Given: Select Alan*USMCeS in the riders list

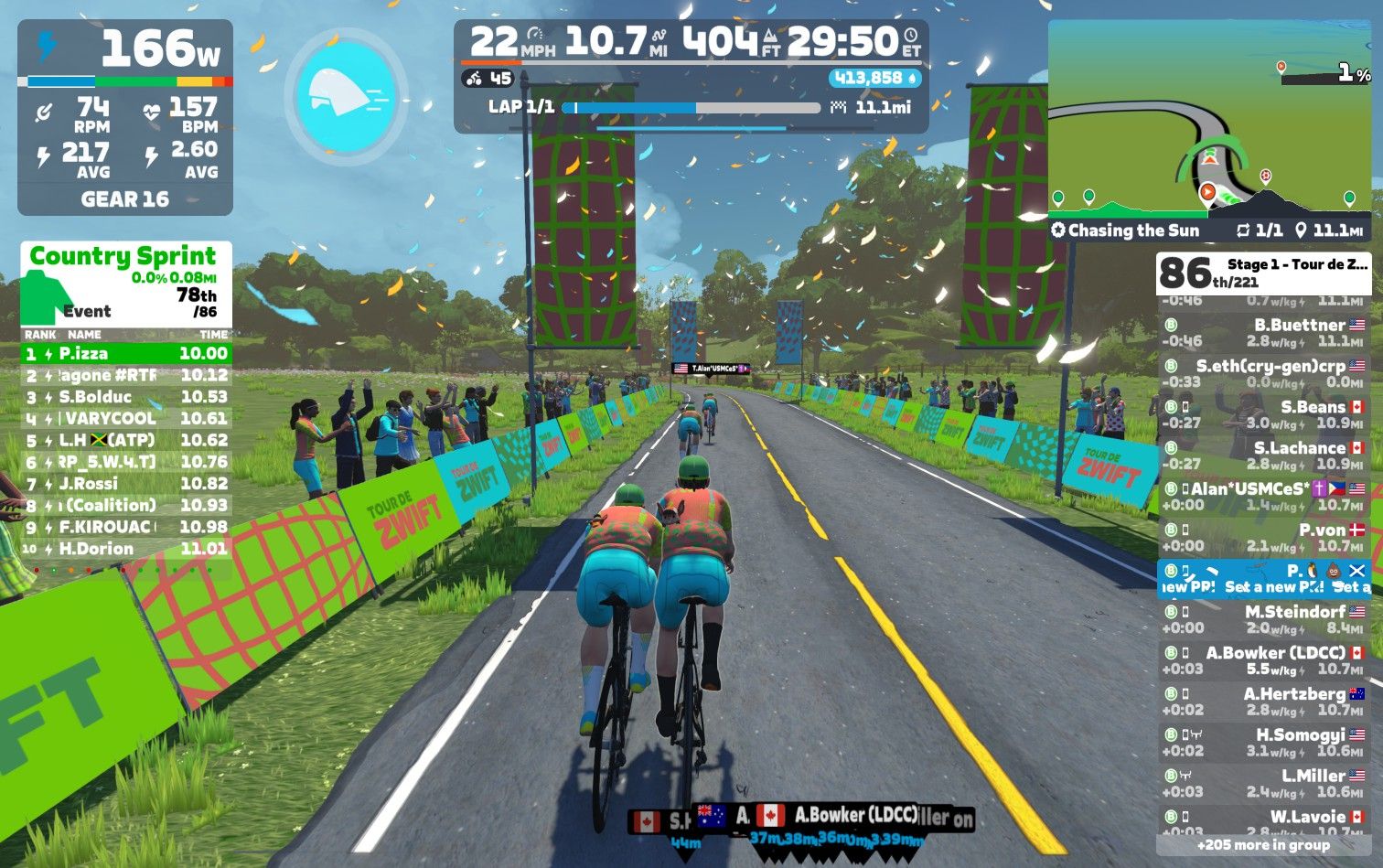Looking at the screenshot, I should 1264,497.
